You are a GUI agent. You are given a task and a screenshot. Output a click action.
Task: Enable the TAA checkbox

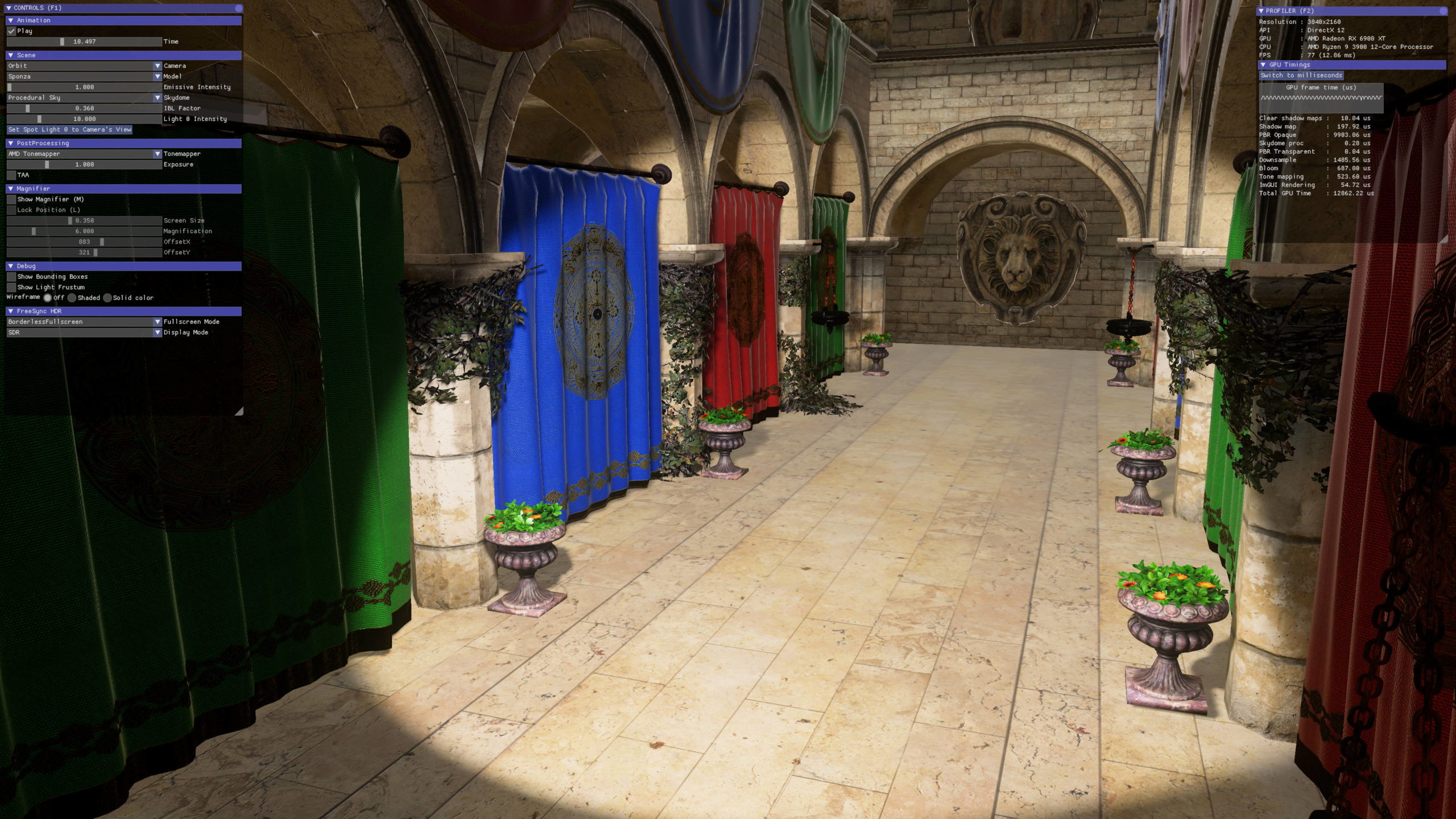[x=11, y=175]
